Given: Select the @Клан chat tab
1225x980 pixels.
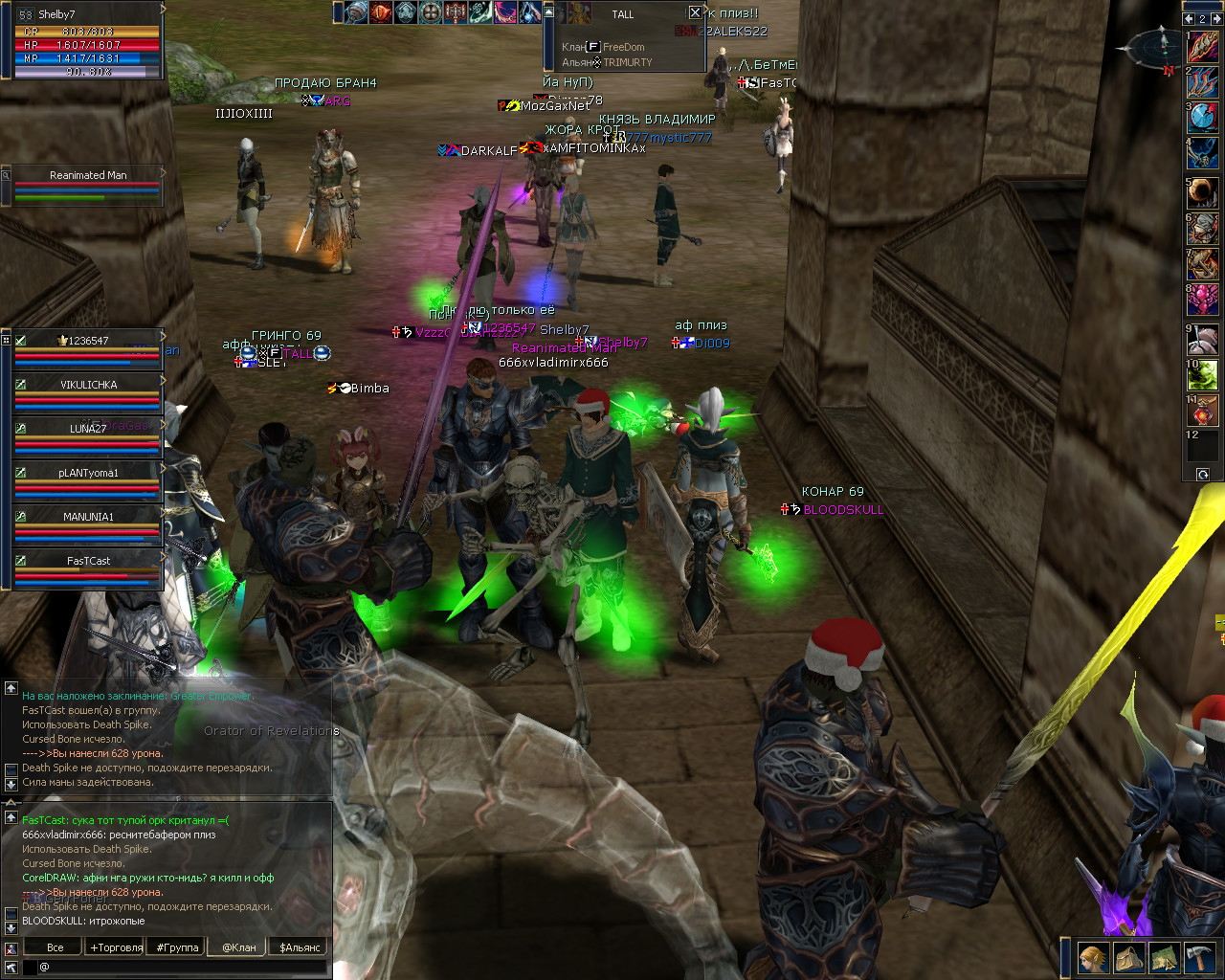Looking at the screenshot, I should tap(239, 947).
